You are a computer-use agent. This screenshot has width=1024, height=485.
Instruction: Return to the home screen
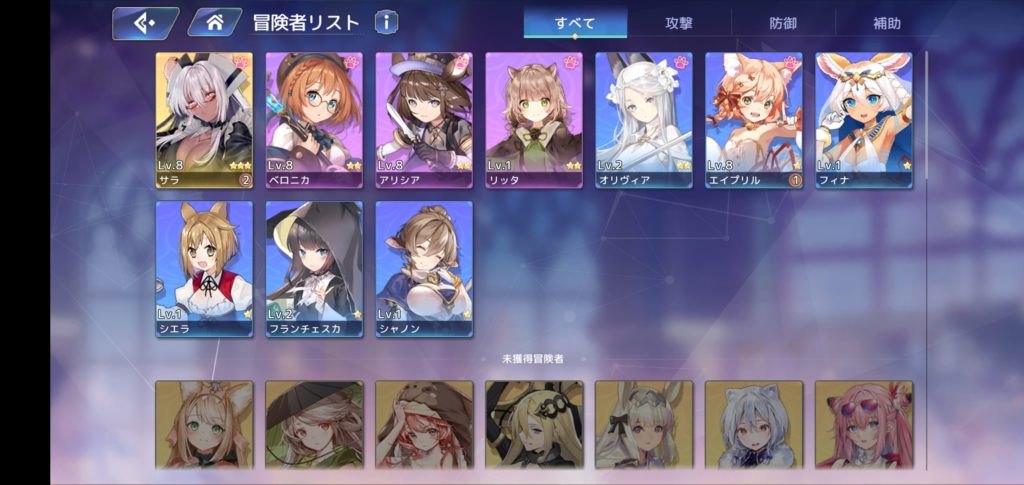click(213, 22)
